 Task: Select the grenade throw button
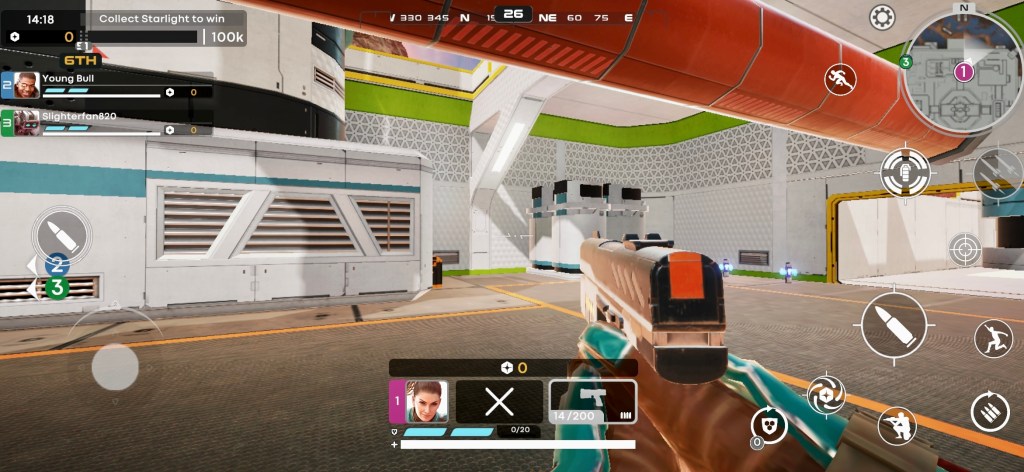coord(906,172)
